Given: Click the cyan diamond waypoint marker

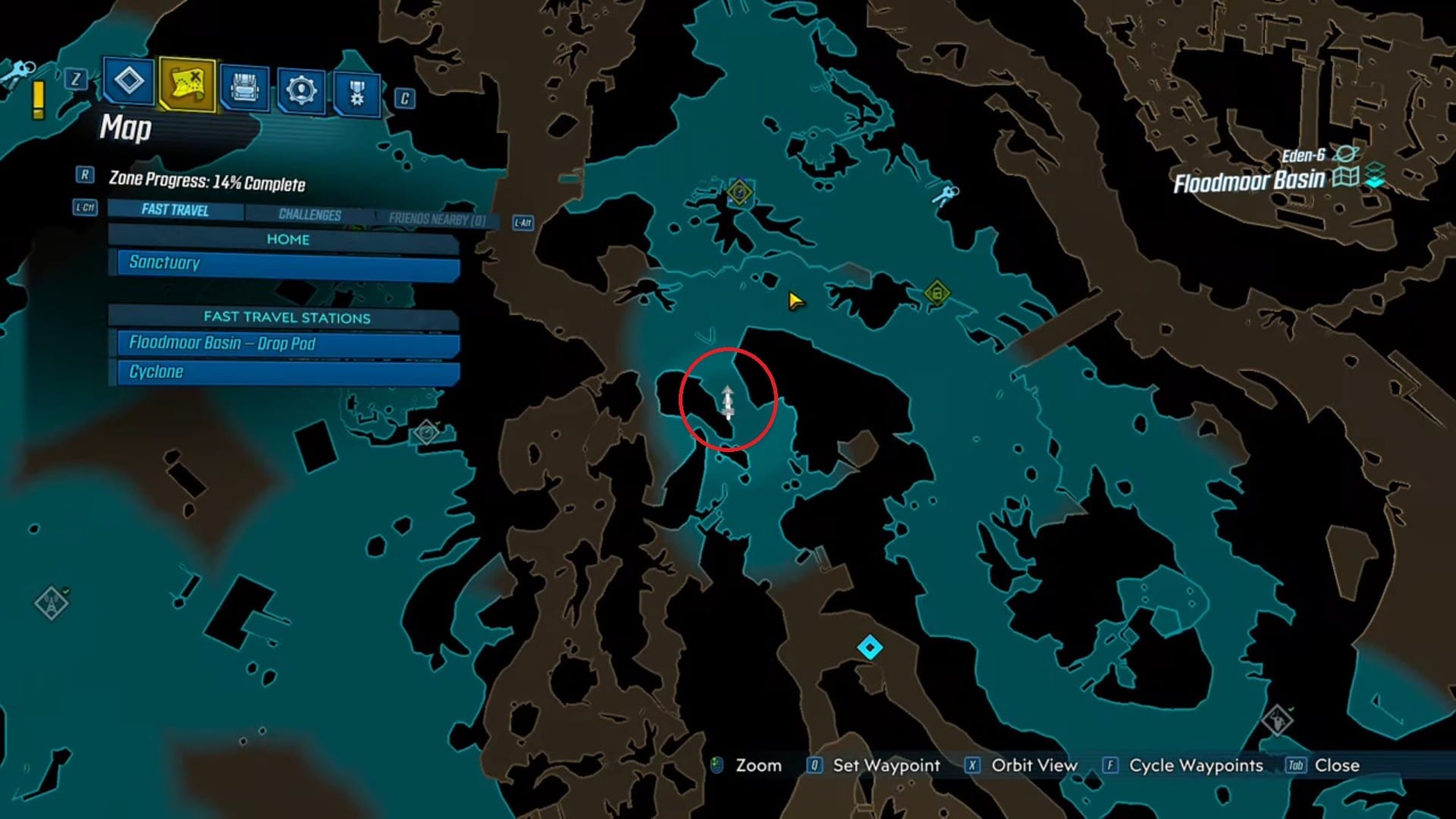Looking at the screenshot, I should point(869,646).
